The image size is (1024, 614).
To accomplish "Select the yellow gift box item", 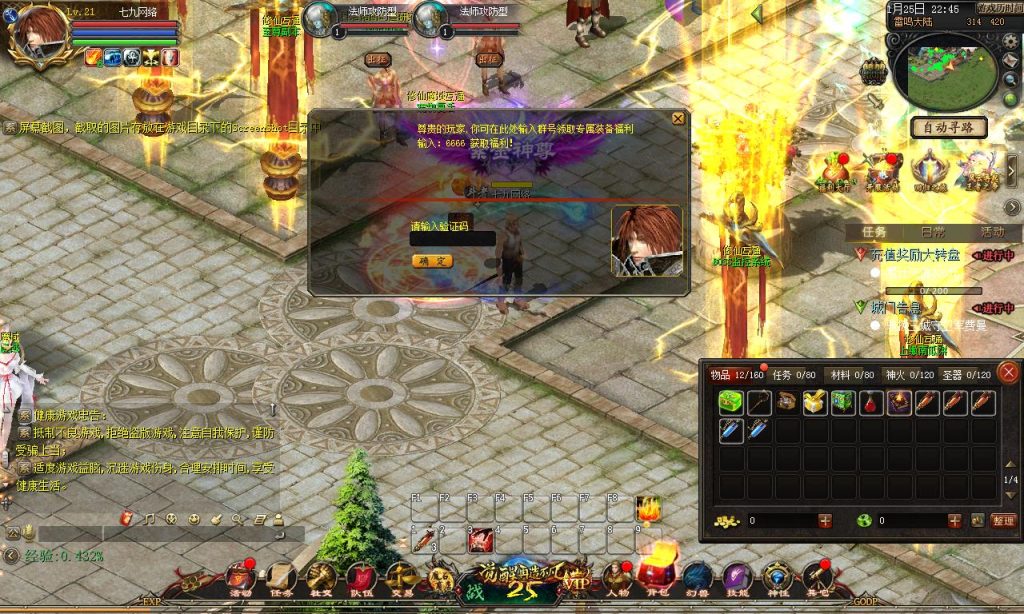I will click(814, 403).
